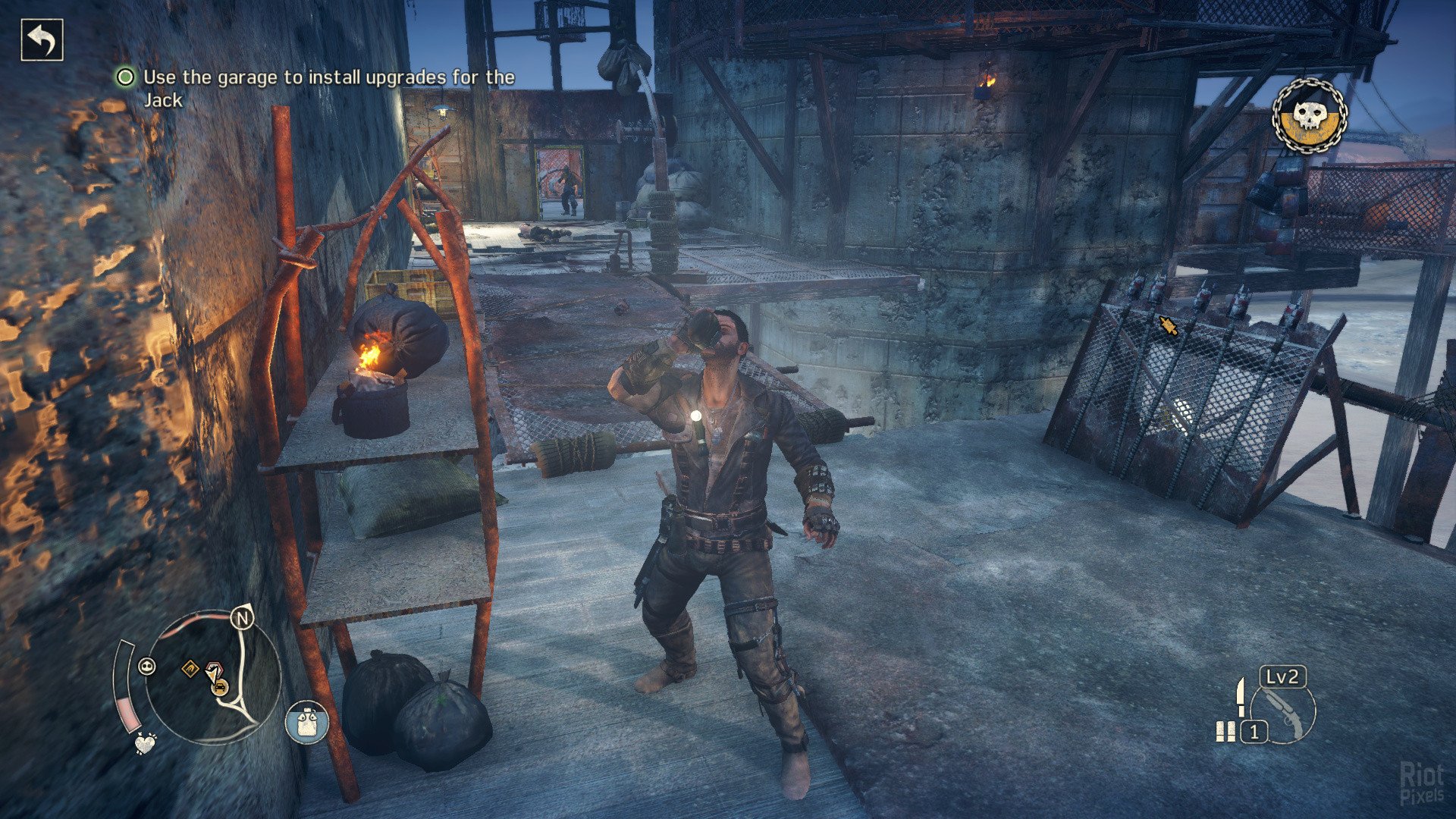
Task: Select the round face icon beside the minimap
Action: click(147, 667)
